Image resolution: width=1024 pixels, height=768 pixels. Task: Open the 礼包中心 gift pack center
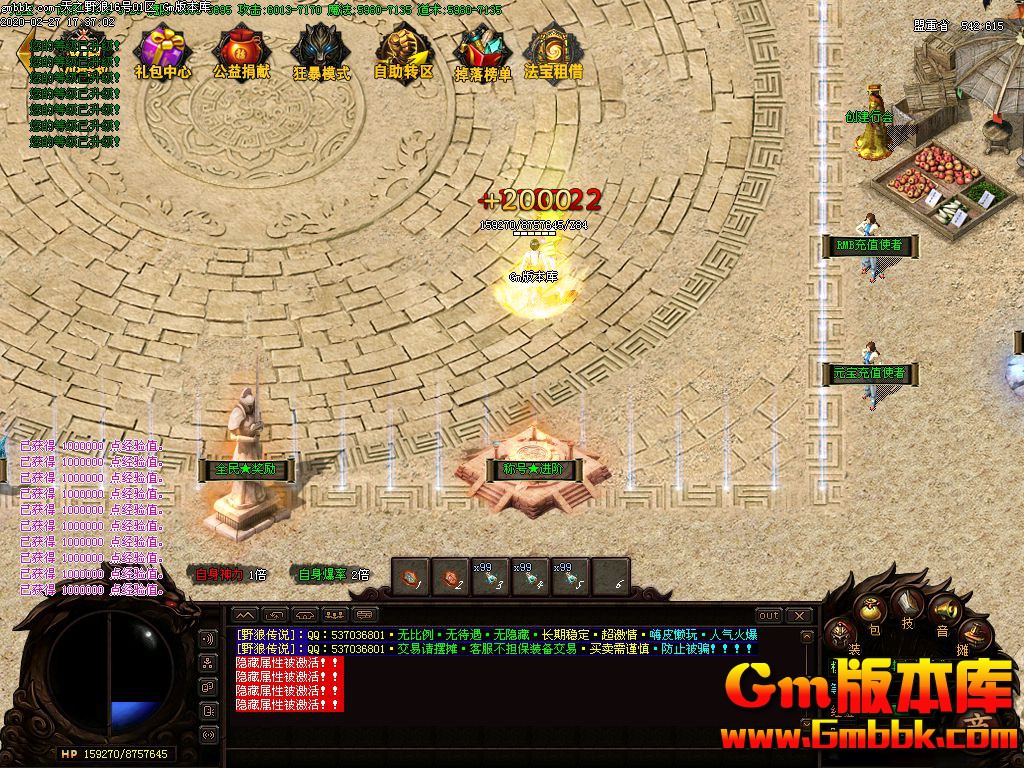tap(163, 52)
